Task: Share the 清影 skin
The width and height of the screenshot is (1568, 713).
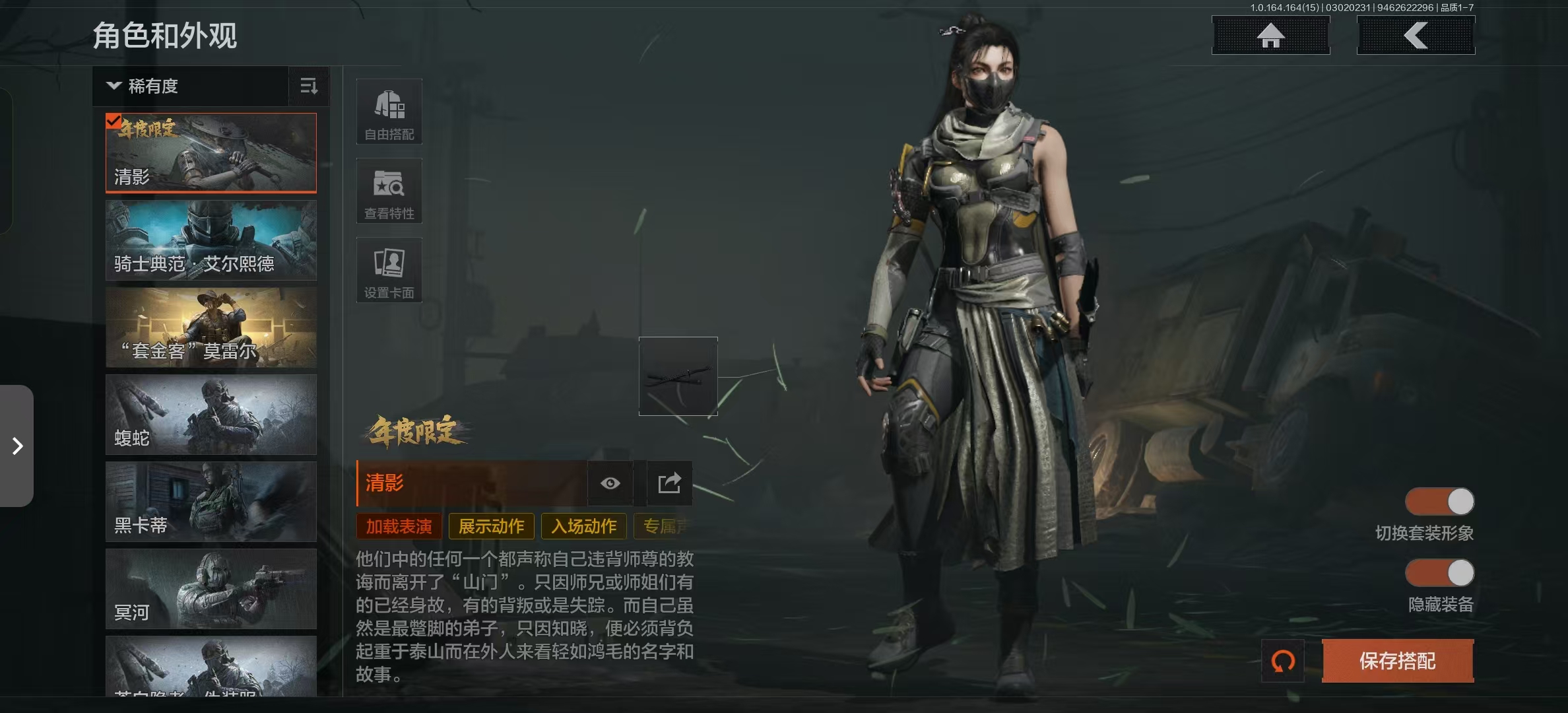Action: [x=669, y=483]
